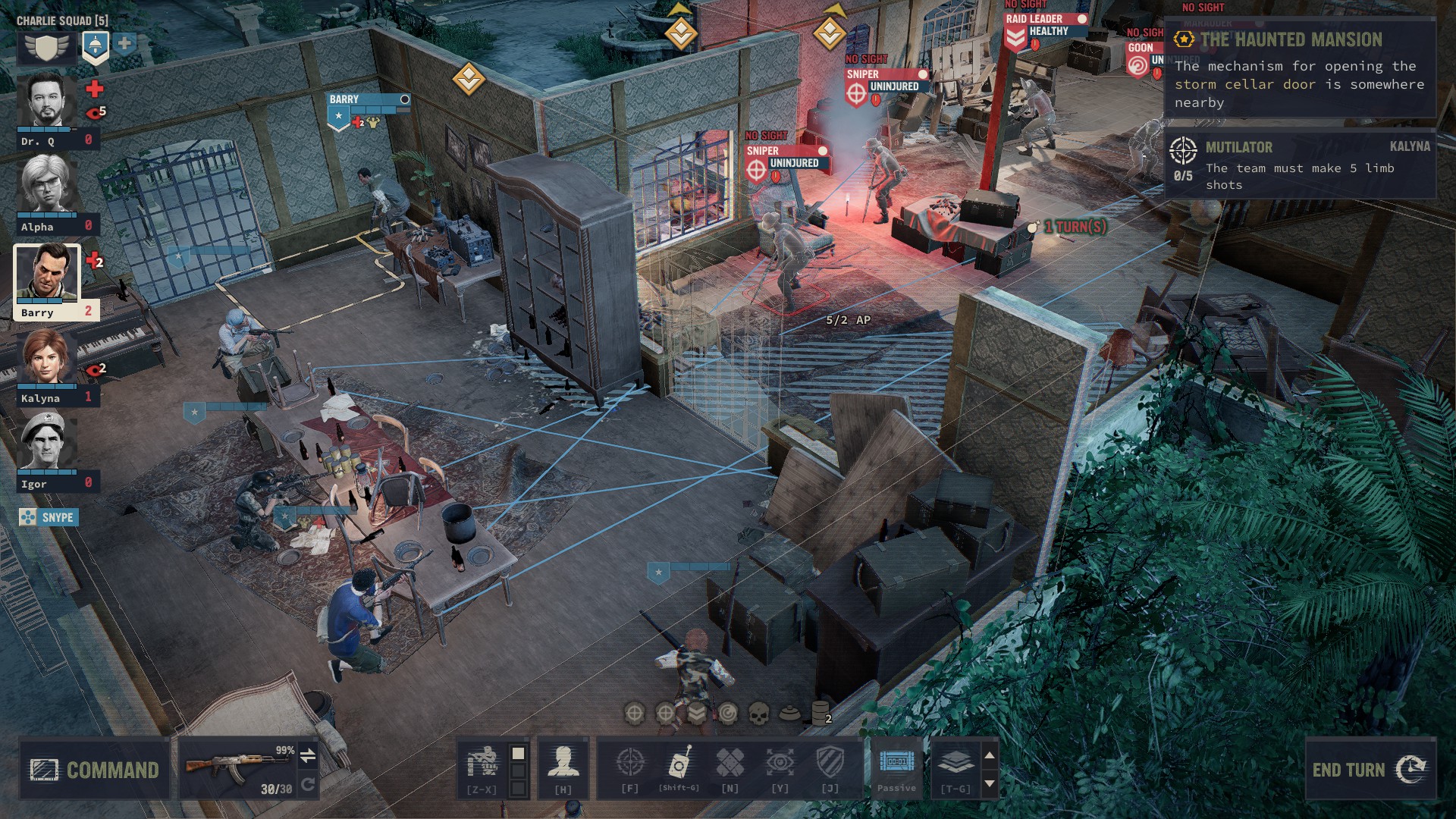
Task: Swap weapon using the arrows icon
Action: pos(308,755)
